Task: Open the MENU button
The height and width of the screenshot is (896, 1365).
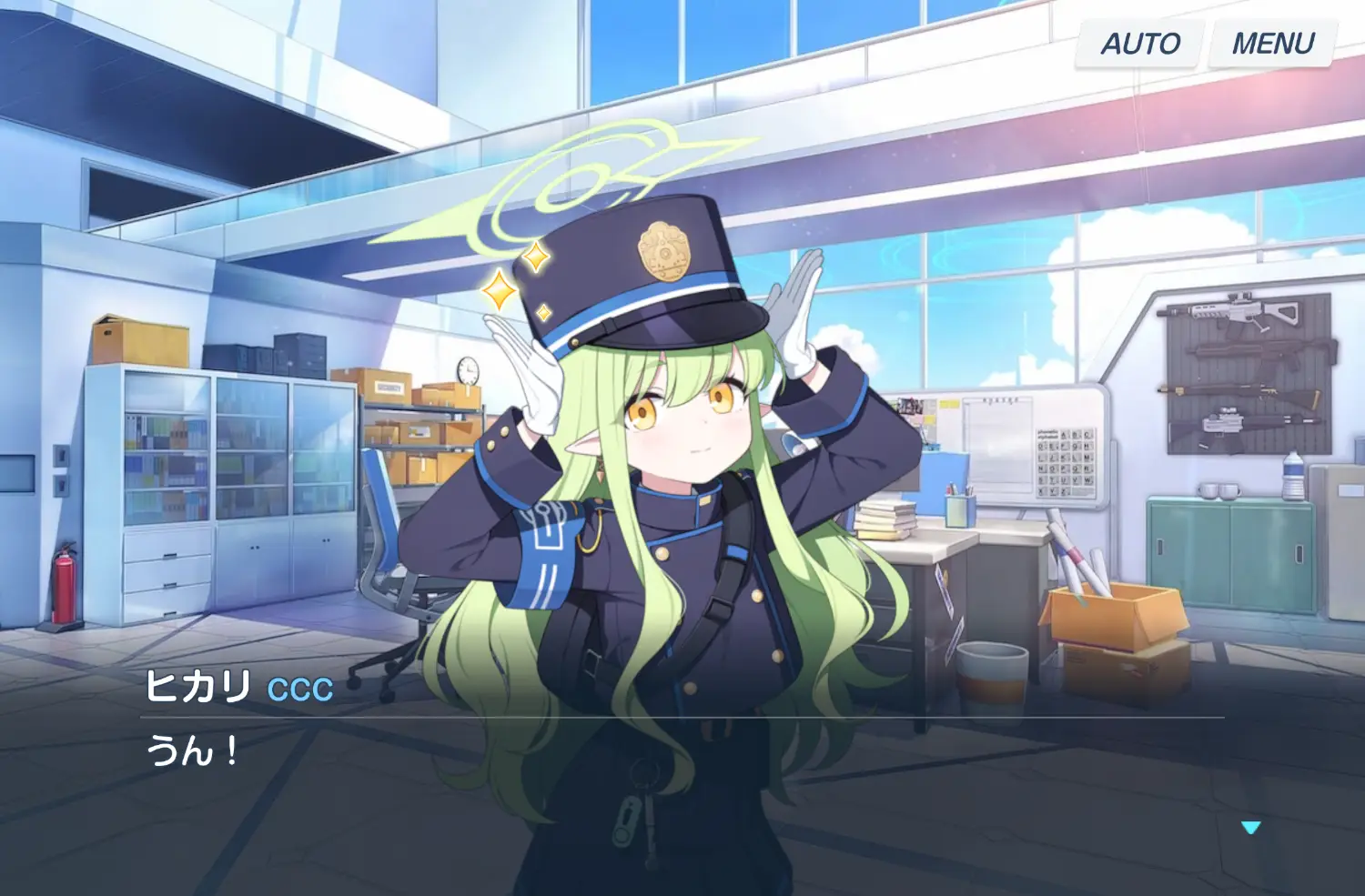Action: 1272,44
